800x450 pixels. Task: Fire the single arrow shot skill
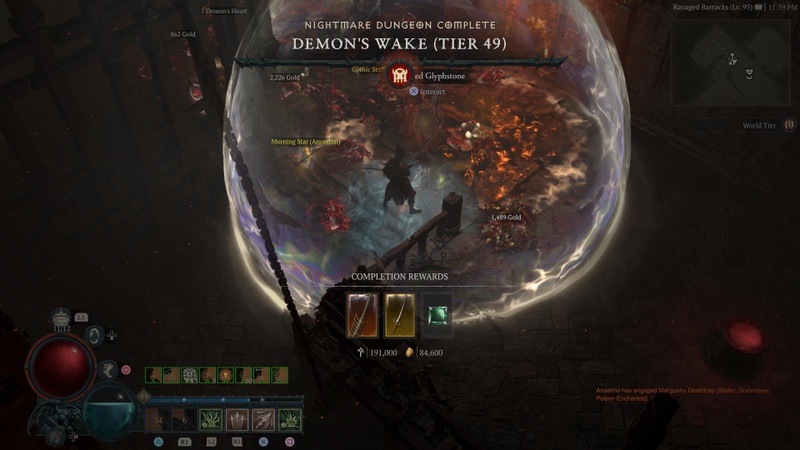pyautogui.click(x=263, y=420)
